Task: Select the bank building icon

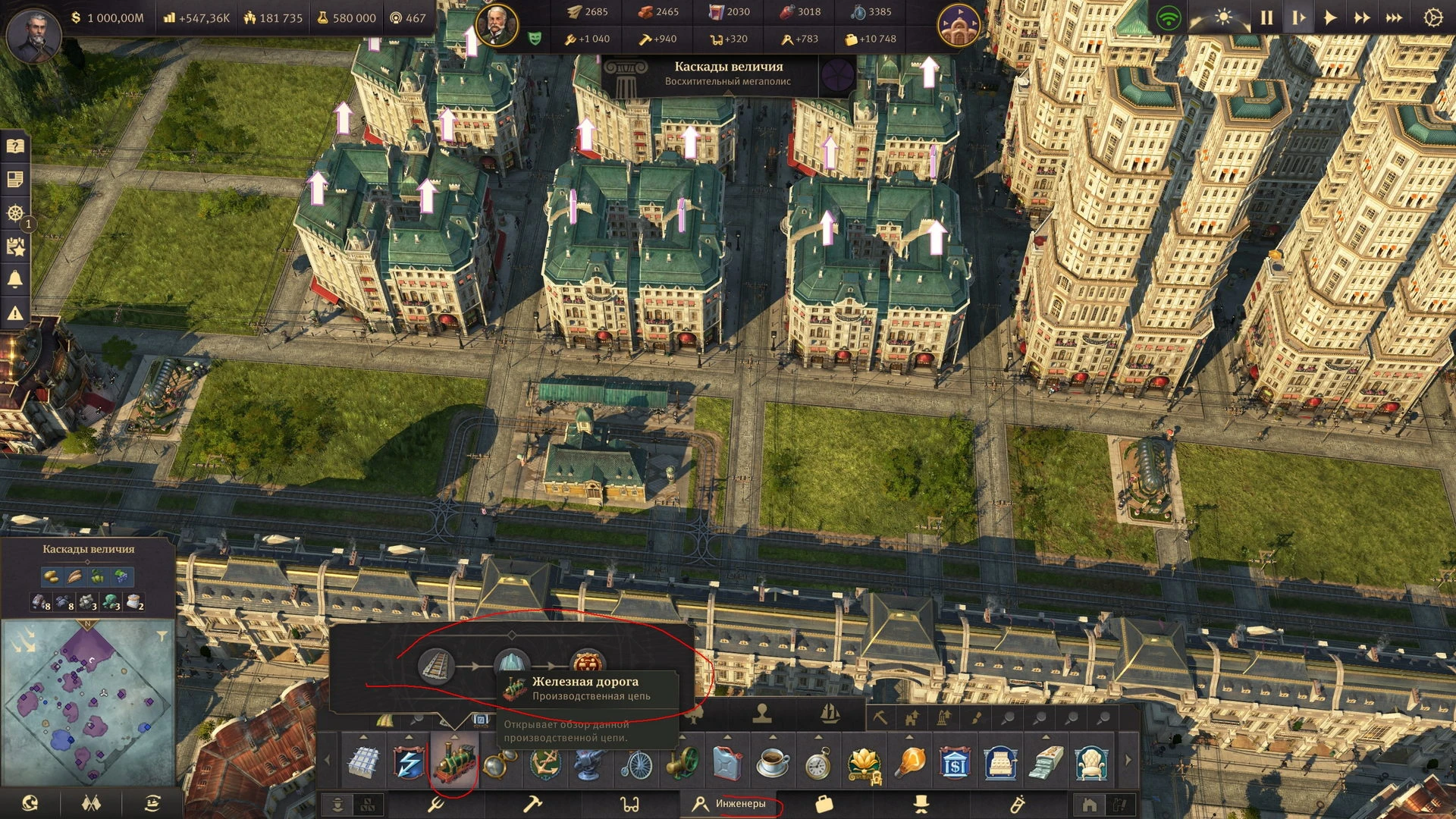Action: pos(955,762)
